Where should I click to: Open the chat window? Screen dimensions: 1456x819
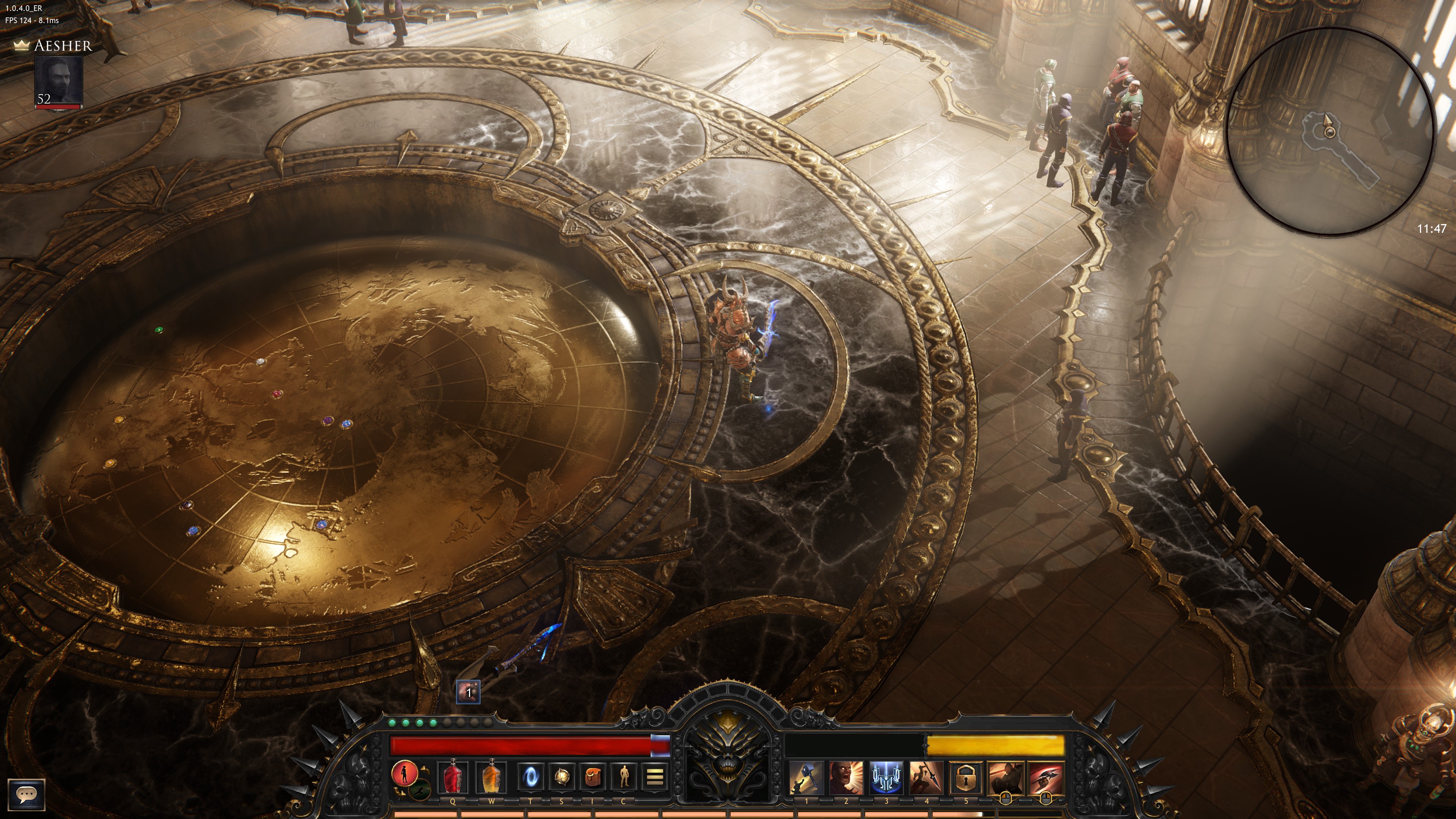[x=26, y=794]
